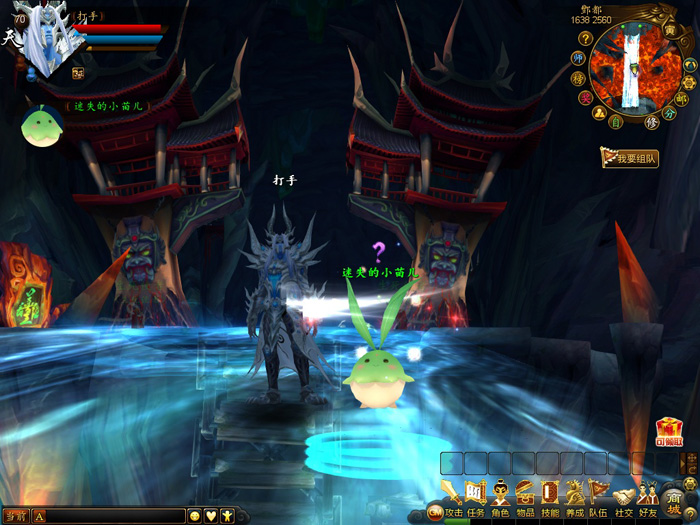Click the 邮 mail button
The height and width of the screenshot is (525, 700).
pos(681,99)
